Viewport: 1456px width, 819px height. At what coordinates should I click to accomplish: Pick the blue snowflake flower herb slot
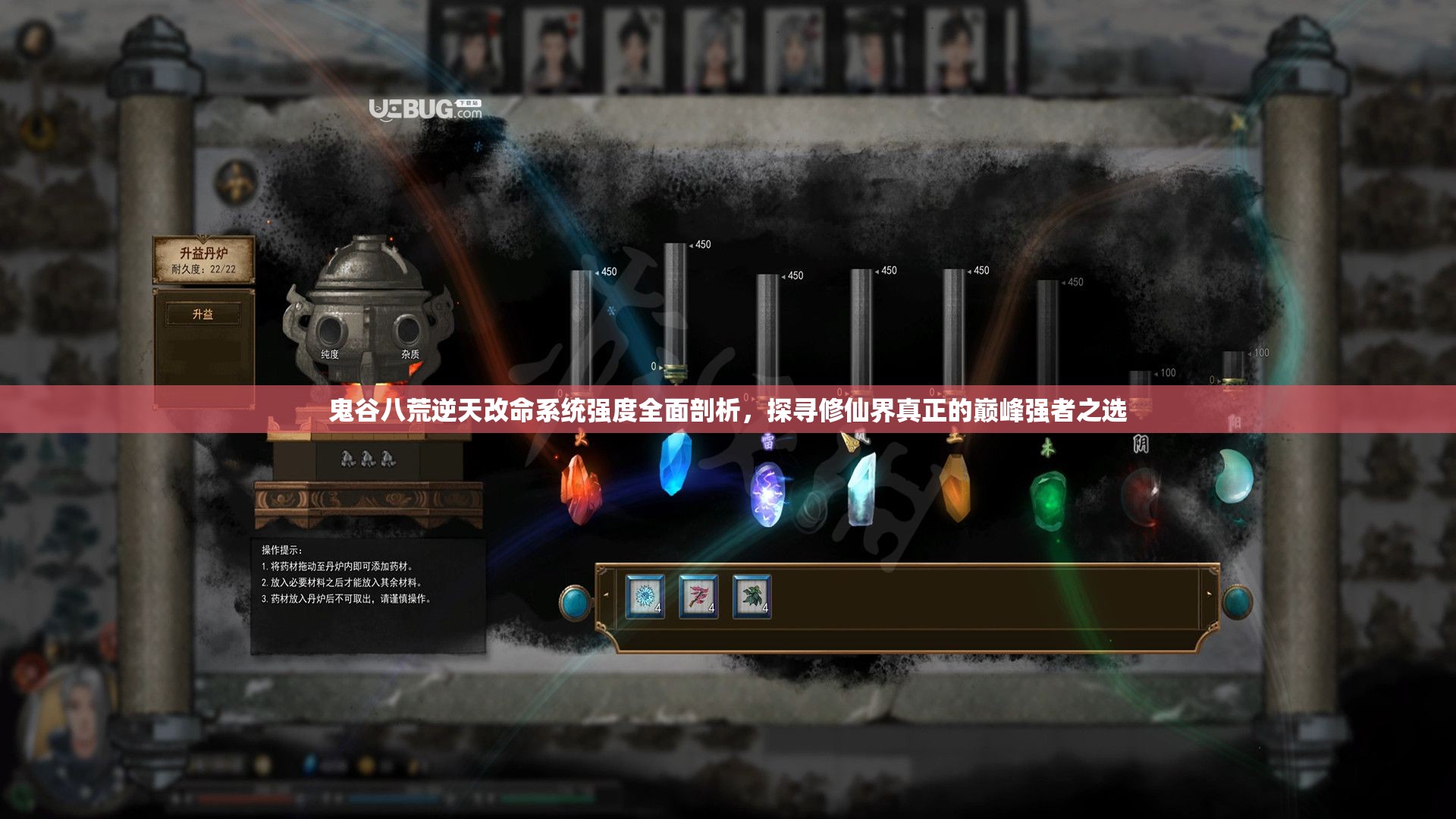(x=645, y=597)
